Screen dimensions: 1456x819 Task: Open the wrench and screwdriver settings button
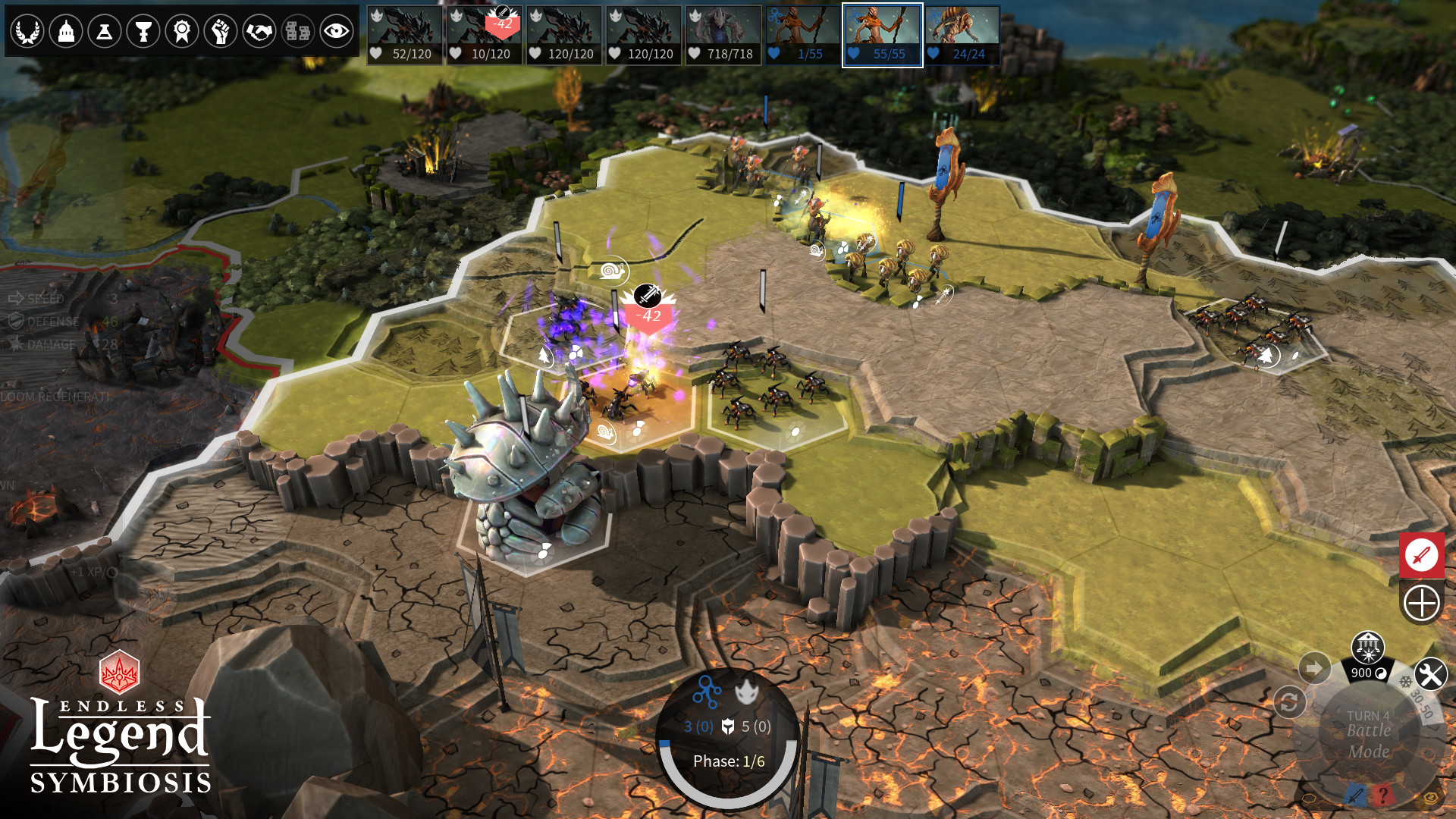[x=1430, y=674]
